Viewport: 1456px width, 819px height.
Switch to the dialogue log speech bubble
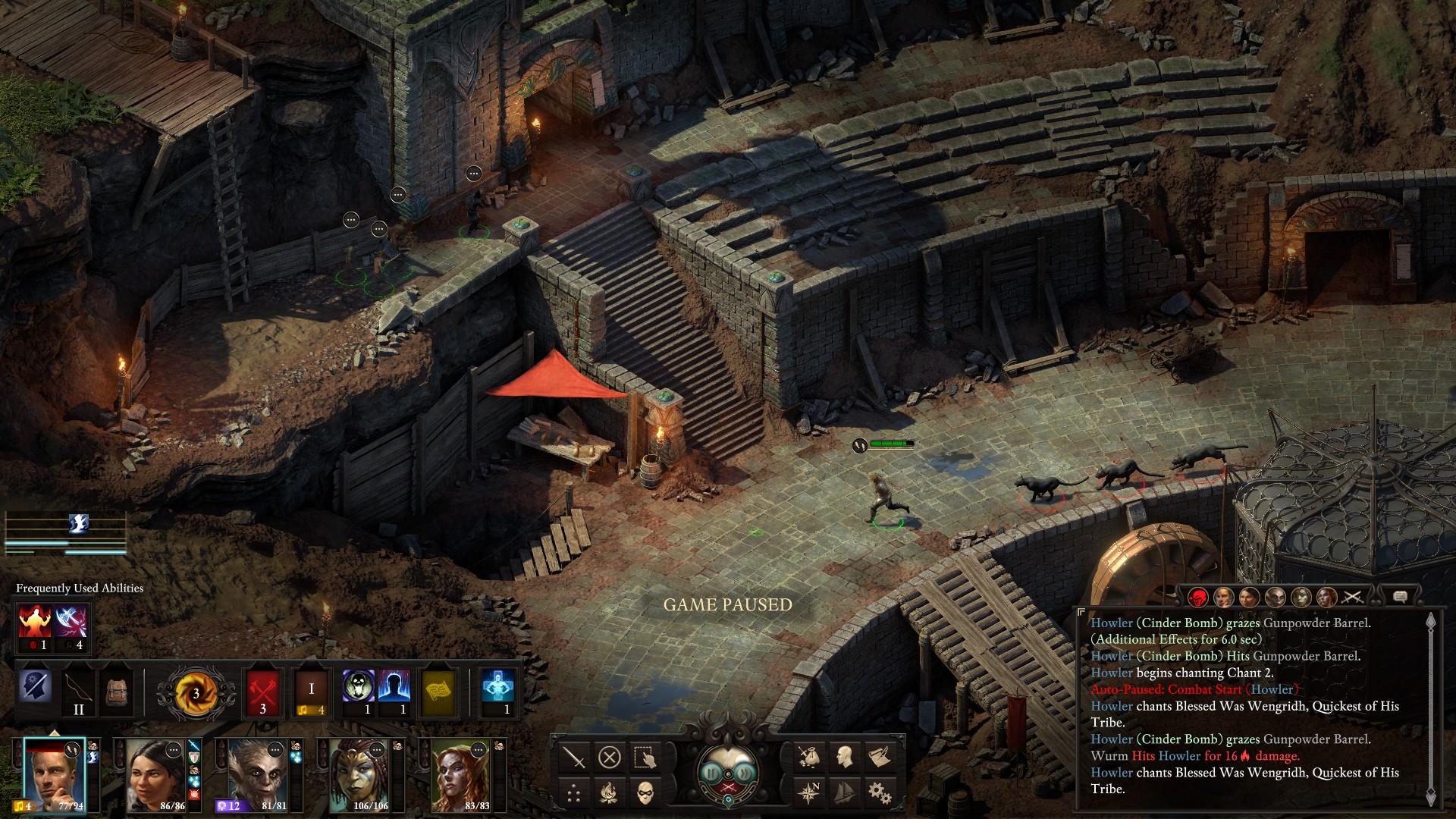tap(1400, 598)
